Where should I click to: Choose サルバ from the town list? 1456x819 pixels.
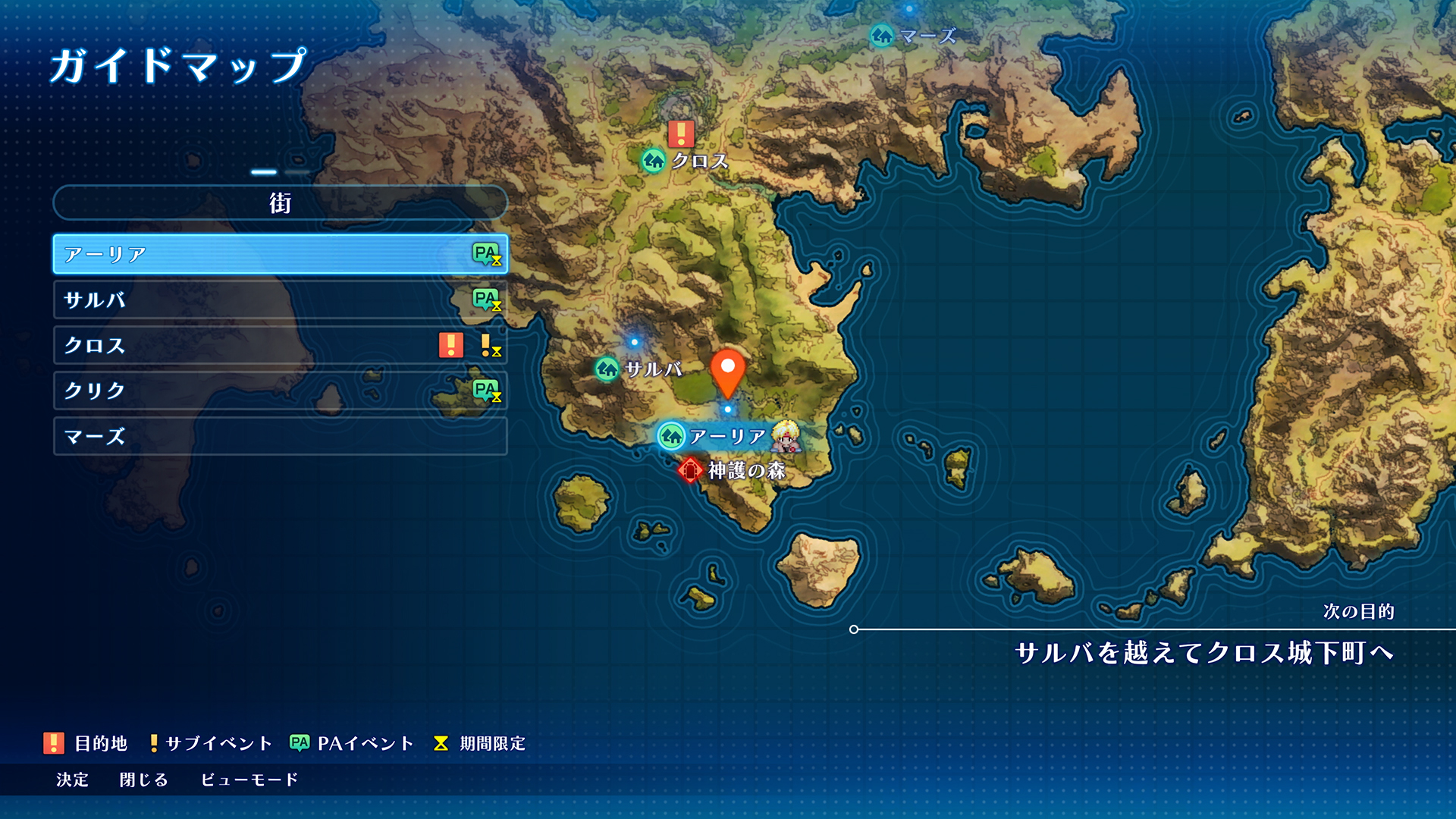(x=280, y=300)
